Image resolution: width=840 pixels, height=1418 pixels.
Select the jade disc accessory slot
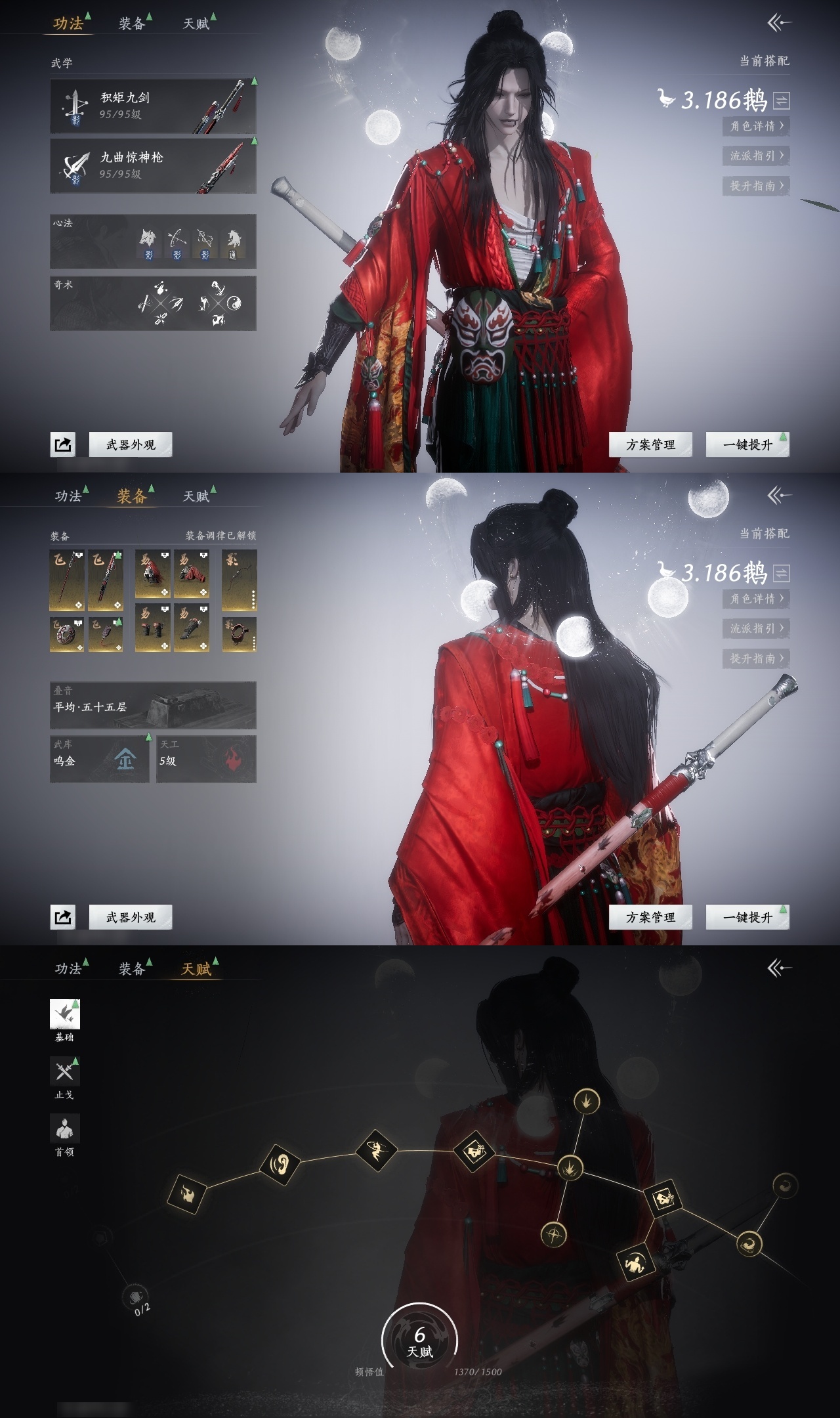67,634
